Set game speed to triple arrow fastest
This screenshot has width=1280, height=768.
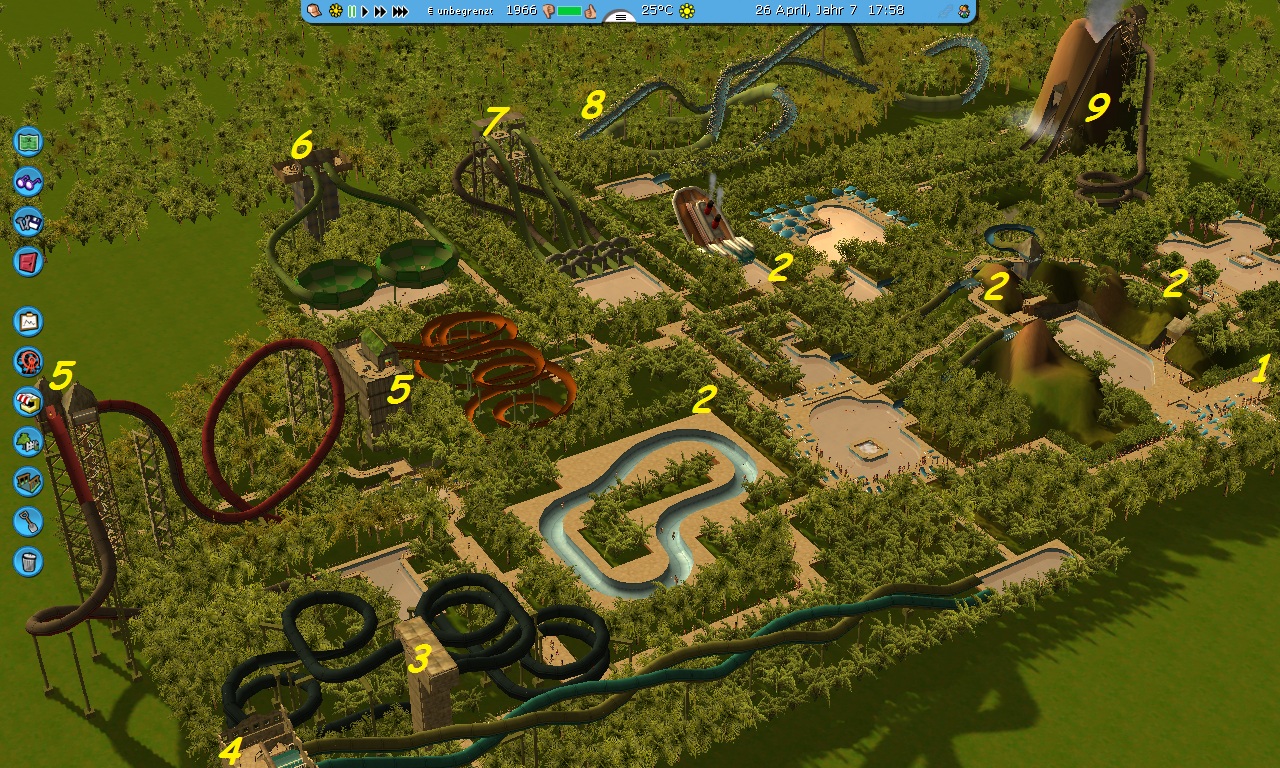click(400, 11)
